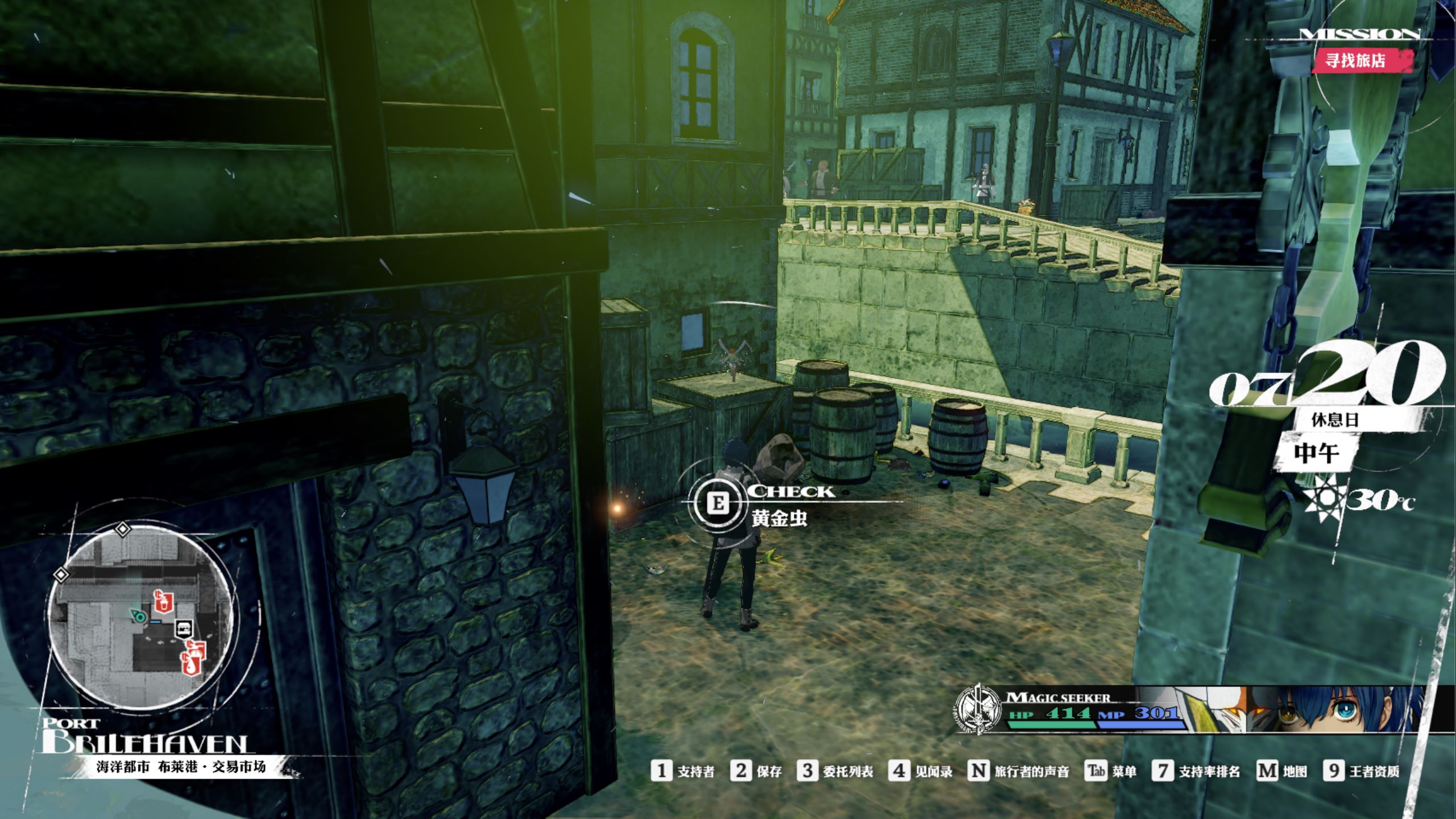The height and width of the screenshot is (819, 1456).
Task: Show the 王者资质 royal virtues screen
Action: (1362, 771)
